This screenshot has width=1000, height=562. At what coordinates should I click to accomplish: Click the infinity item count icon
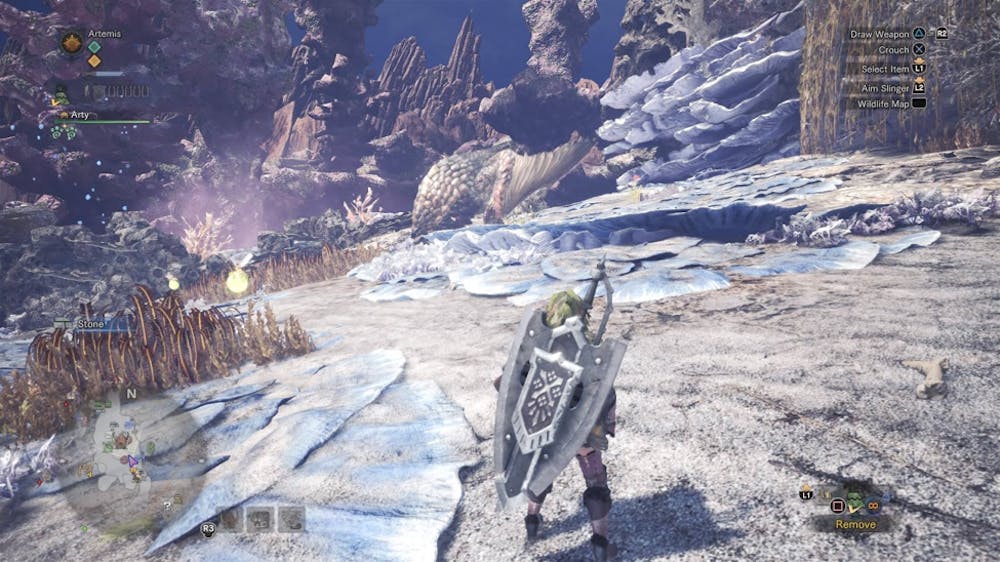coord(874,503)
